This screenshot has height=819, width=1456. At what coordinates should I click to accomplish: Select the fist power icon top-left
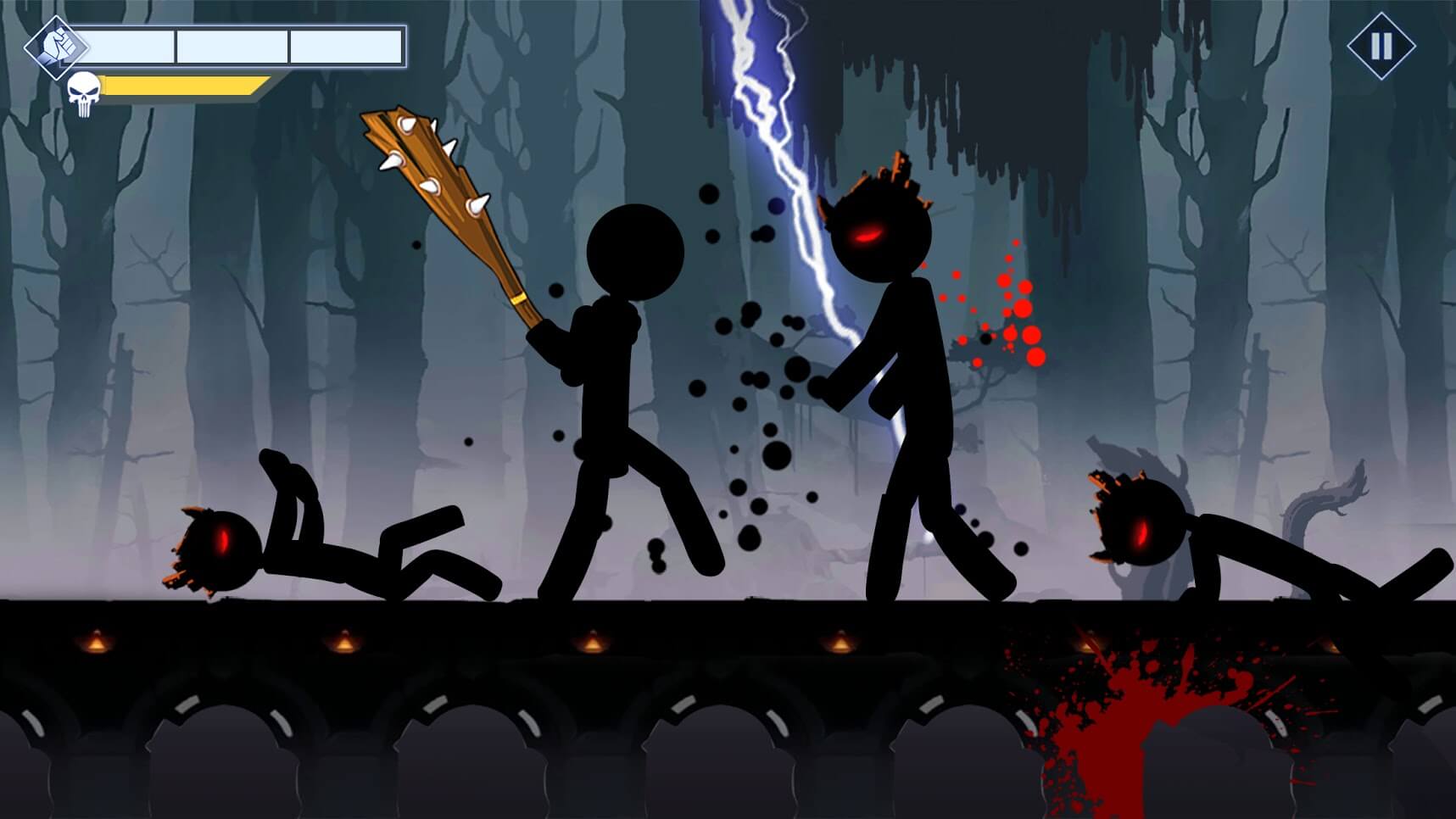click(x=58, y=48)
